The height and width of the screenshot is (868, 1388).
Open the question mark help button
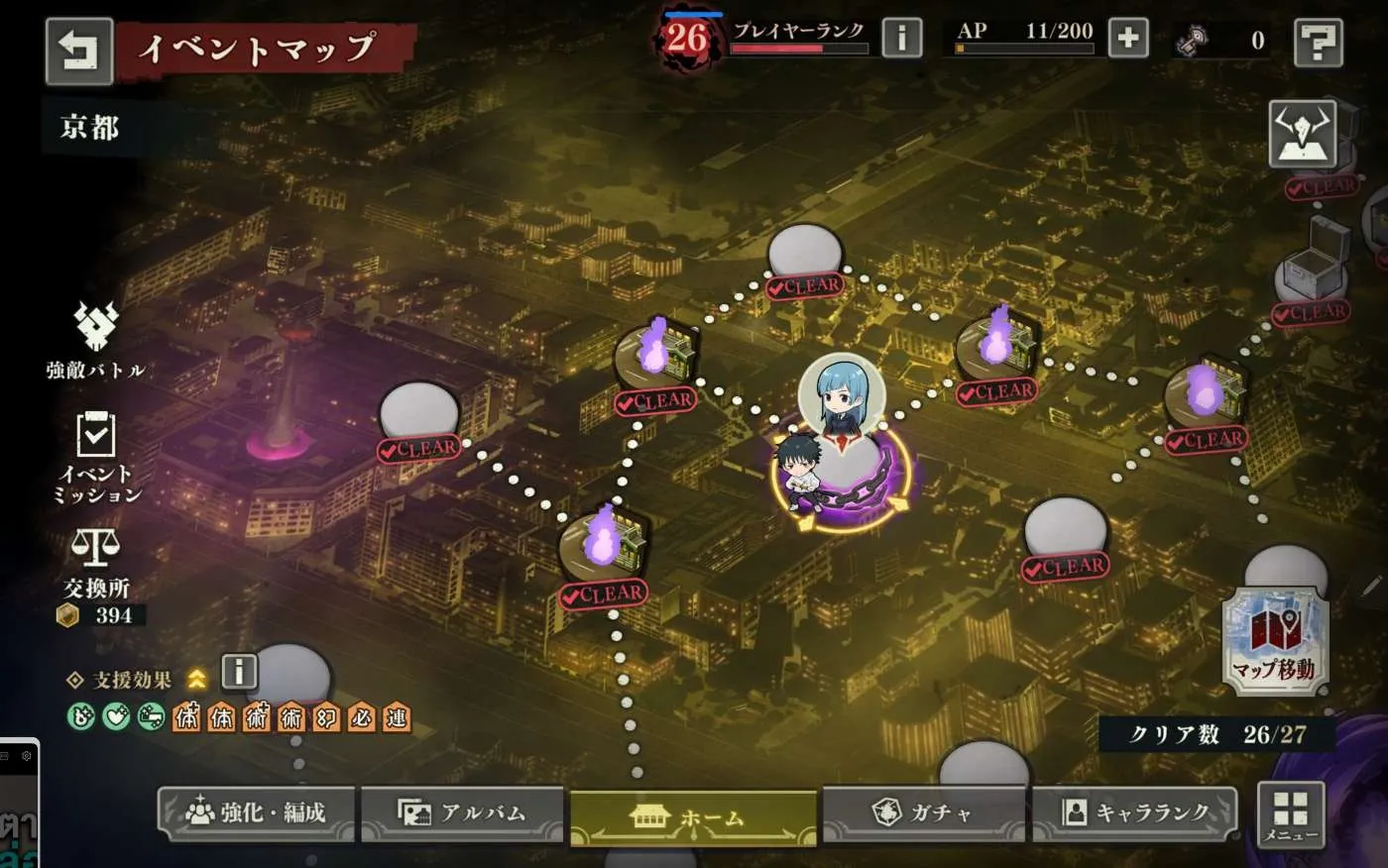1318,43
